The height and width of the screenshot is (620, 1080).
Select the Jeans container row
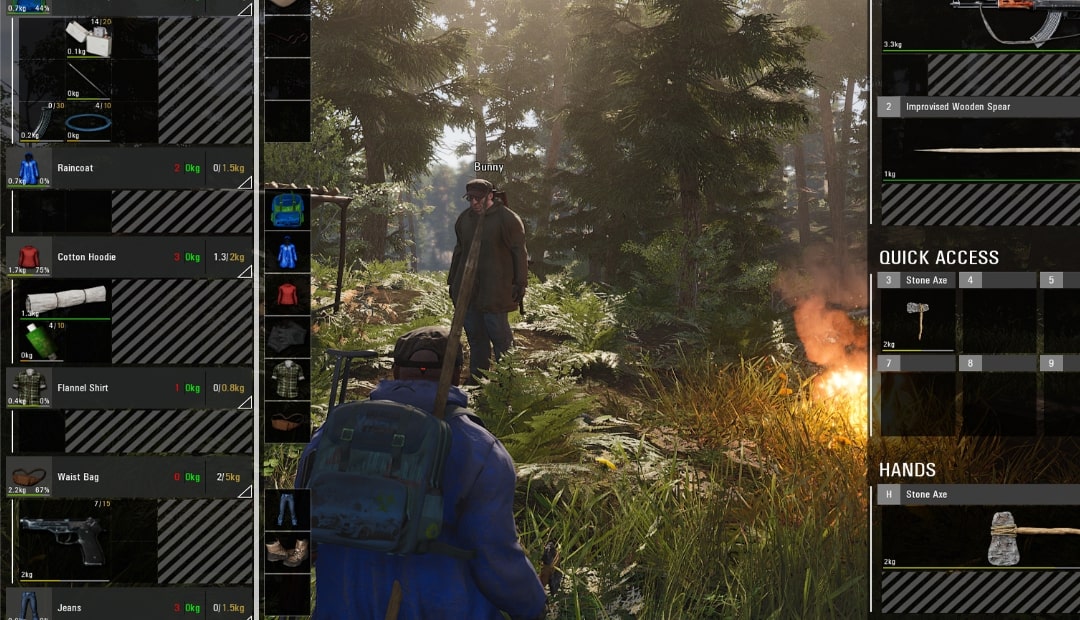pos(120,607)
